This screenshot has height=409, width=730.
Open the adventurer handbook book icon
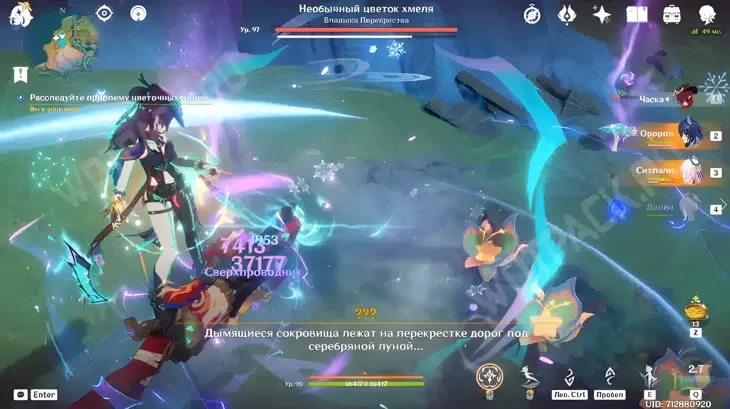[636, 14]
